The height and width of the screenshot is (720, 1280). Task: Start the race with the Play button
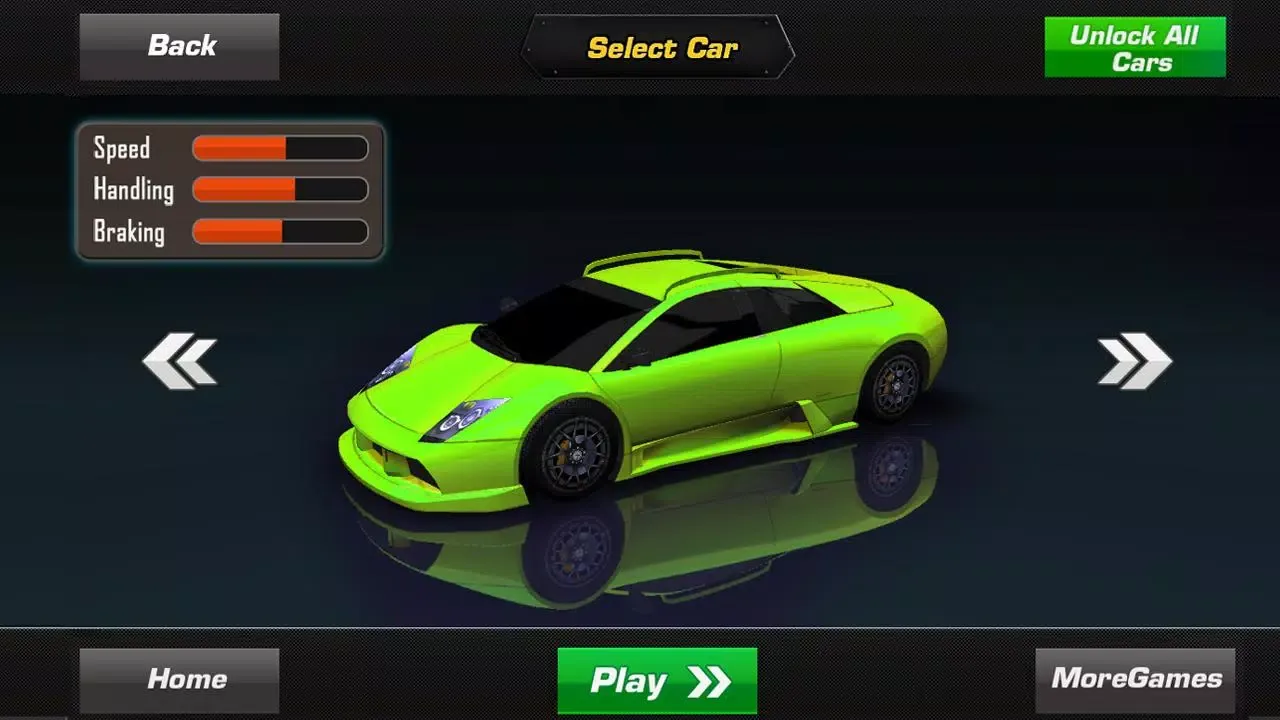657,681
